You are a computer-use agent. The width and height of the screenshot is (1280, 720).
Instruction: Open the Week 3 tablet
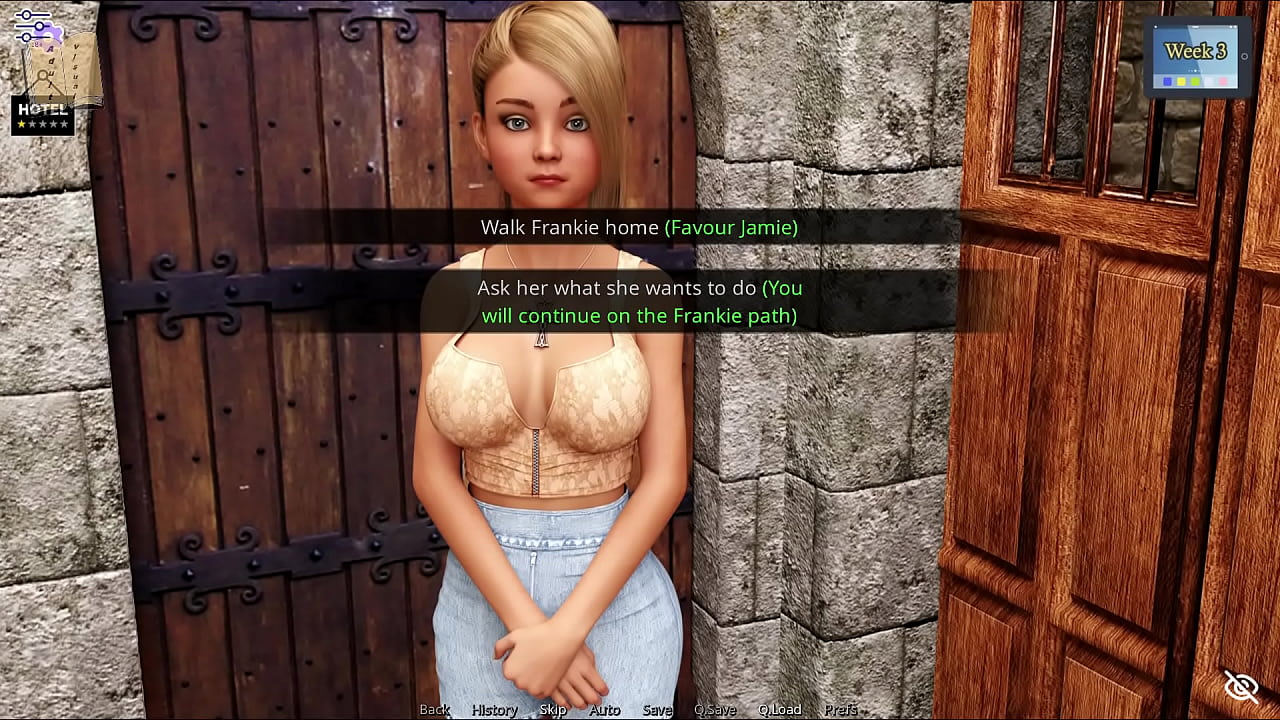(1196, 58)
